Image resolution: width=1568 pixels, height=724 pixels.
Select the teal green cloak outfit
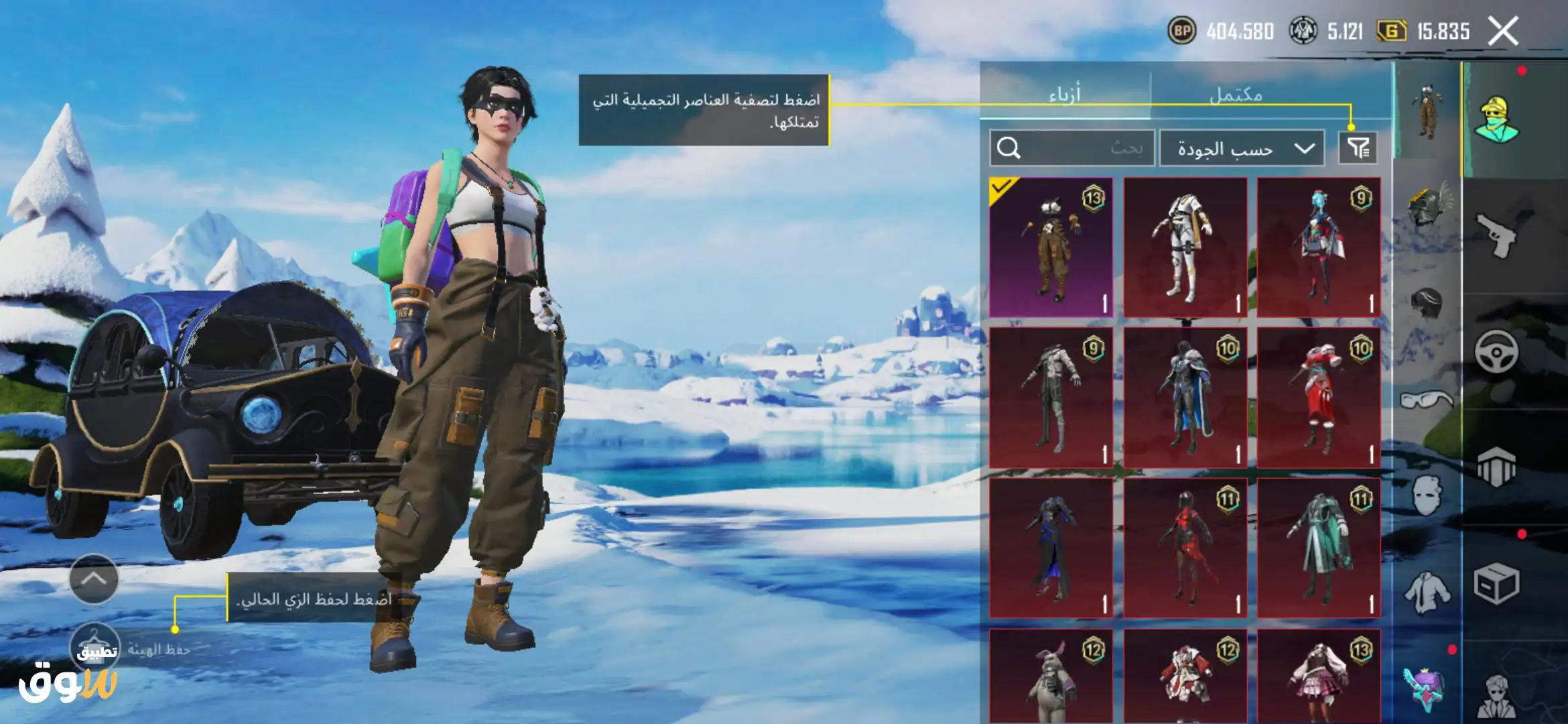[1318, 548]
